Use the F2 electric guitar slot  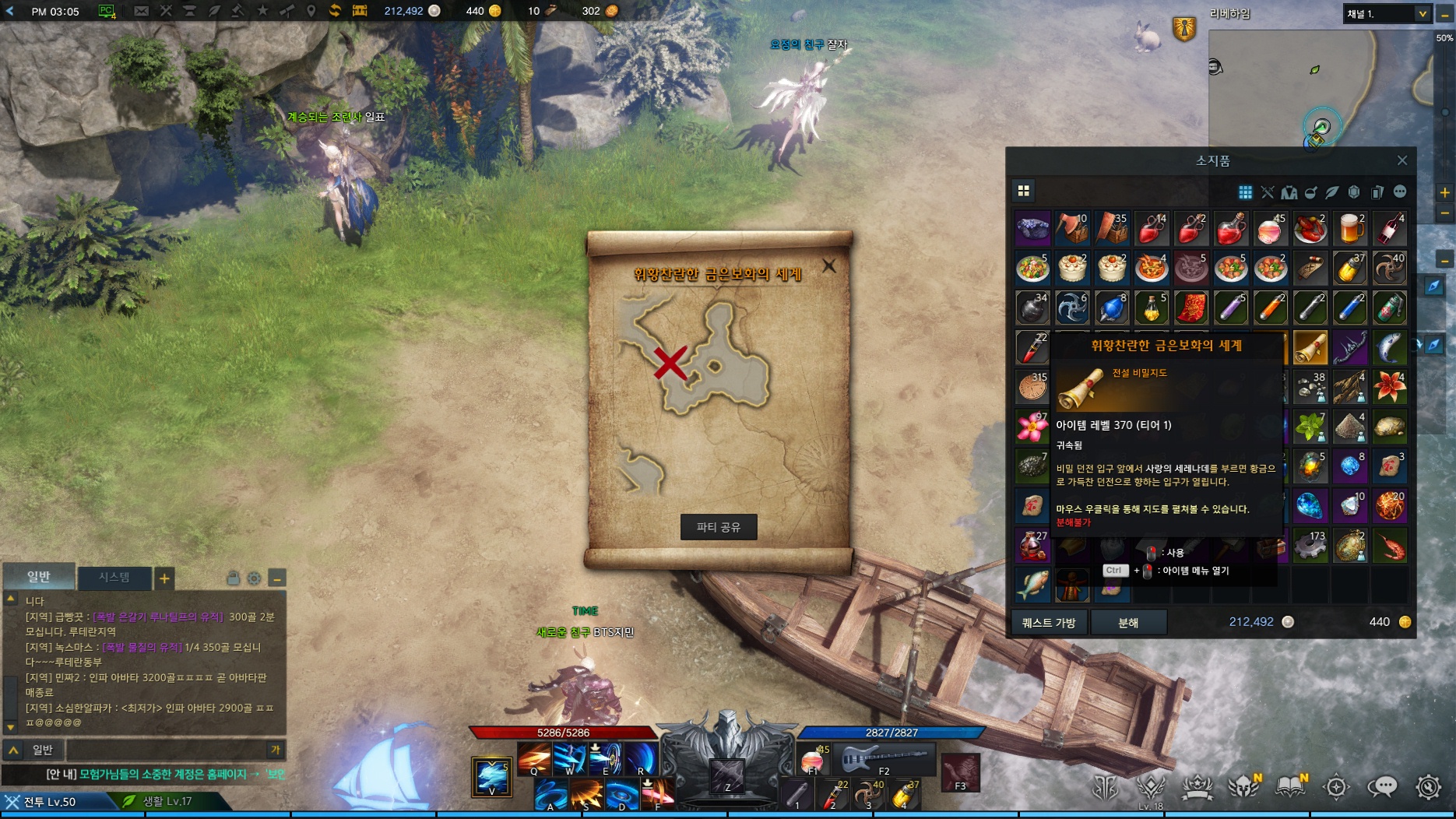click(885, 758)
